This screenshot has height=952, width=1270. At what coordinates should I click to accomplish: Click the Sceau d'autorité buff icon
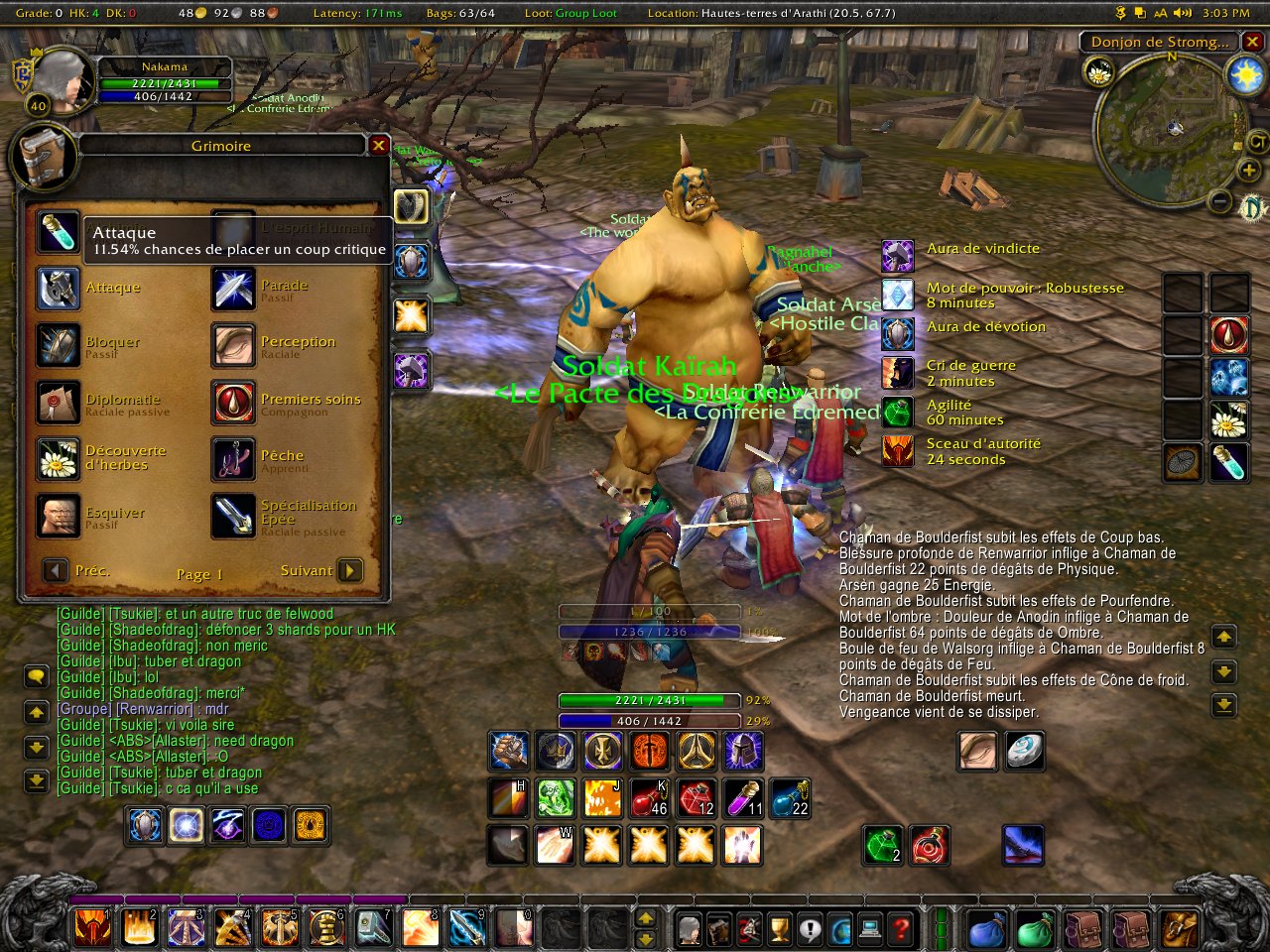pos(898,451)
